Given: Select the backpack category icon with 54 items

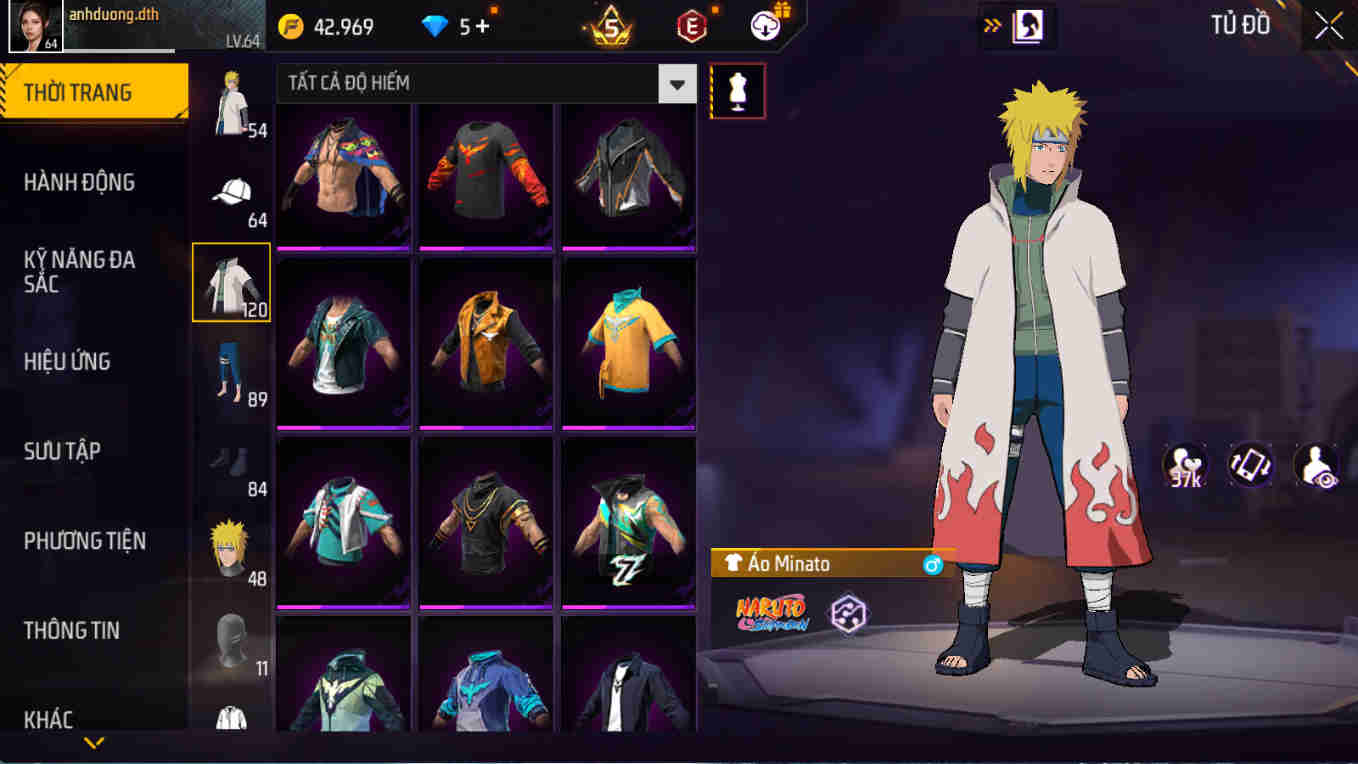Looking at the screenshot, I should point(232,105).
